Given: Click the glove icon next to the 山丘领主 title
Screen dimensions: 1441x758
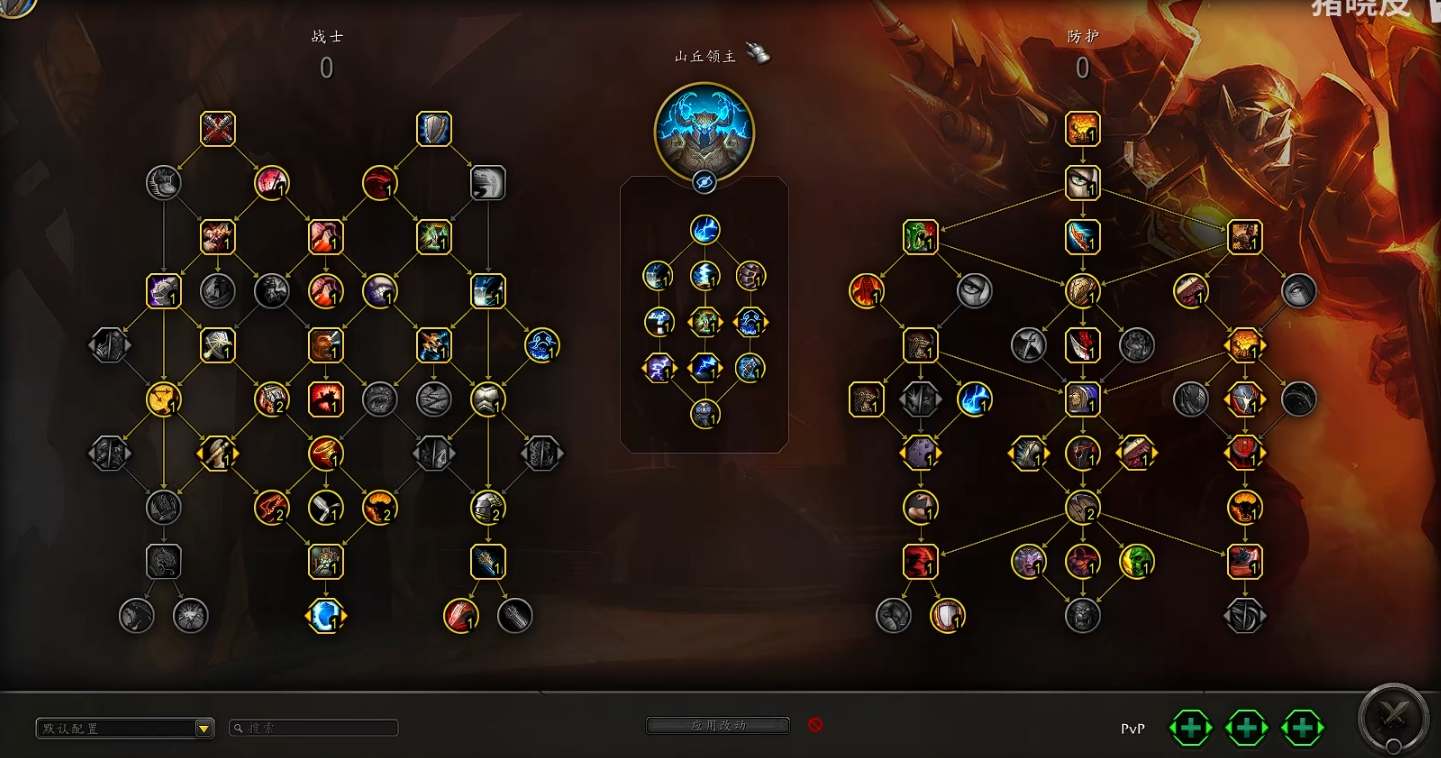Looking at the screenshot, I should 759,55.
